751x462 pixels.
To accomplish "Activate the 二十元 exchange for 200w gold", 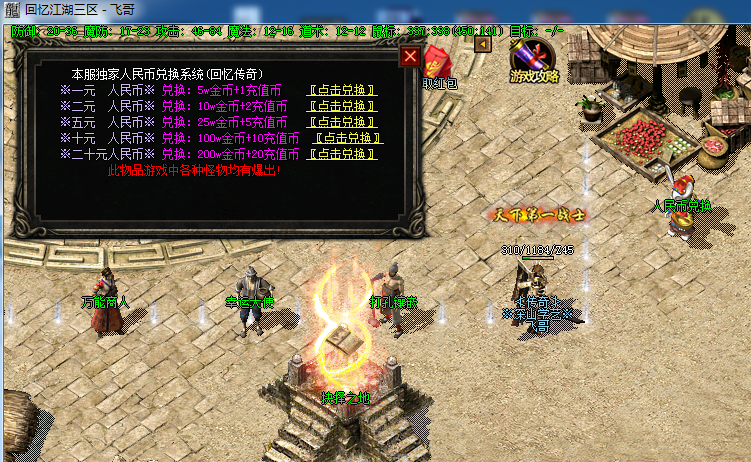I will (346, 154).
